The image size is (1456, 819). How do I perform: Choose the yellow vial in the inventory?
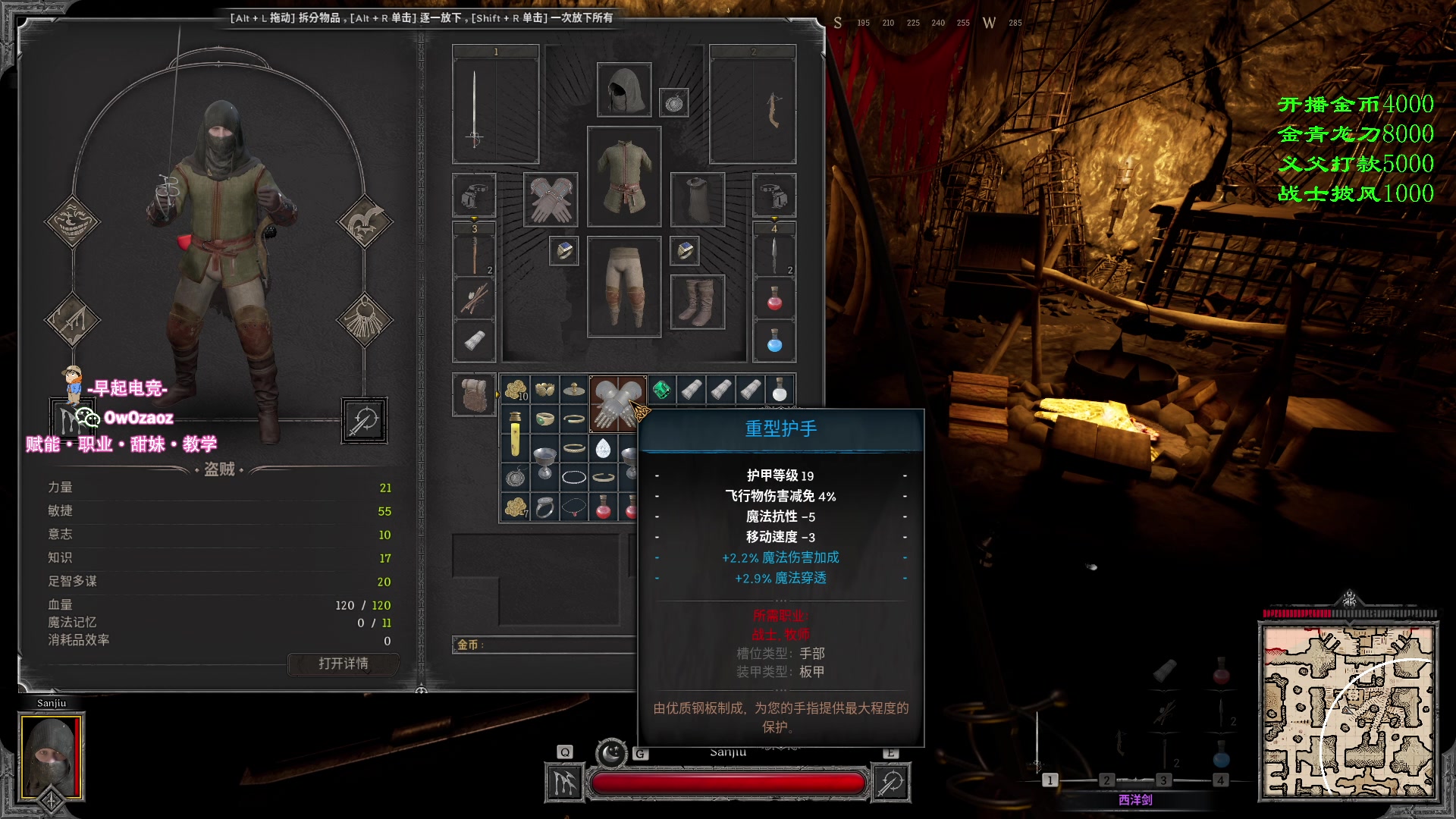515,434
